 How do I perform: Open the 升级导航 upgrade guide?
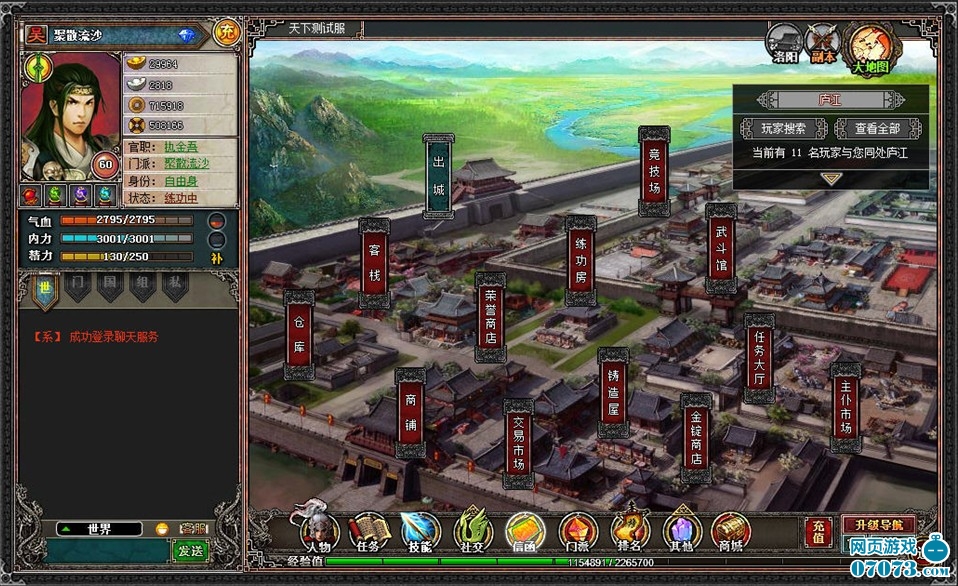[877, 524]
